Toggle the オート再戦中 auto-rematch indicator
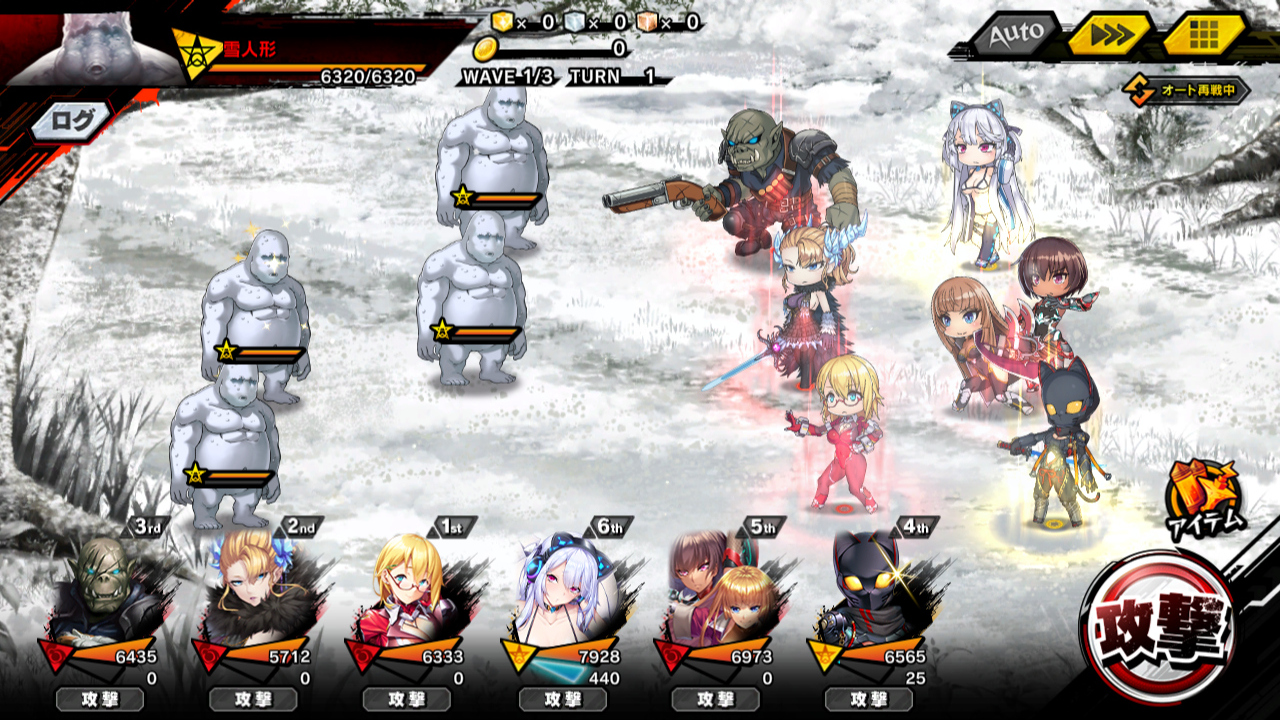1280x720 pixels. click(x=1187, y=91)
